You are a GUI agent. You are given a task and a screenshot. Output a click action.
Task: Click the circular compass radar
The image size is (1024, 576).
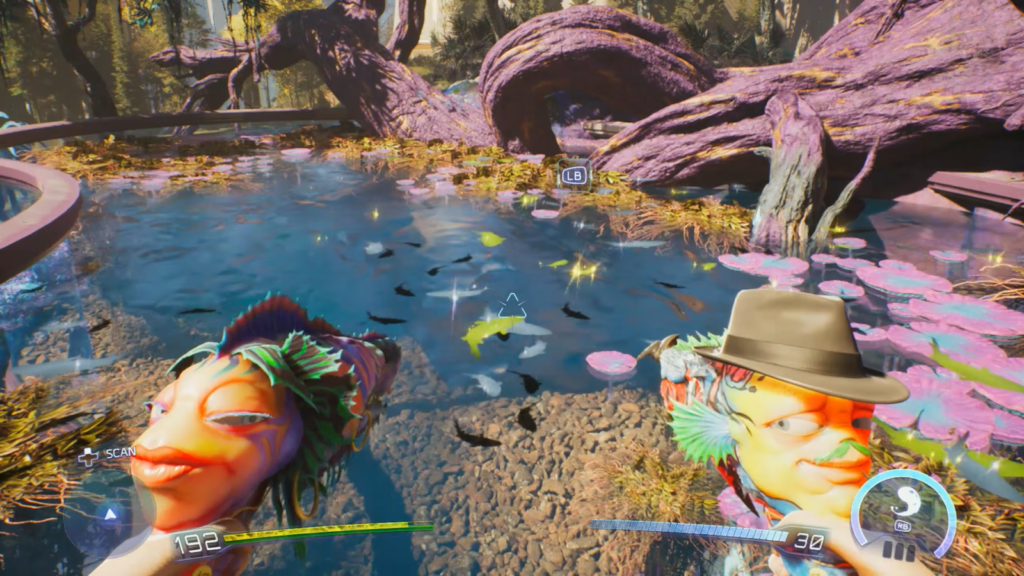(x=110, y=515)
